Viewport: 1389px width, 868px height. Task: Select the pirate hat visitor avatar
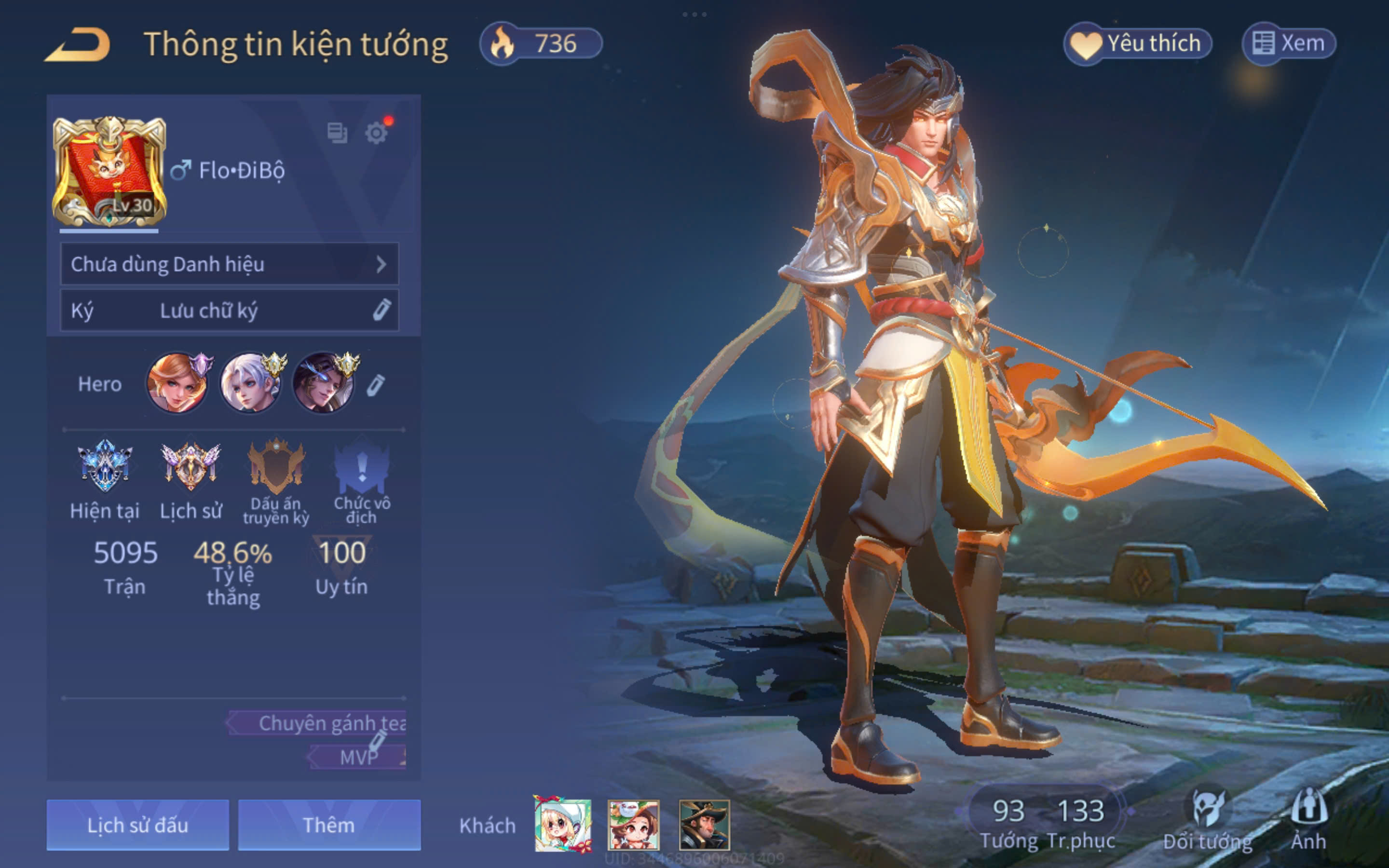(x=704, y=825)
